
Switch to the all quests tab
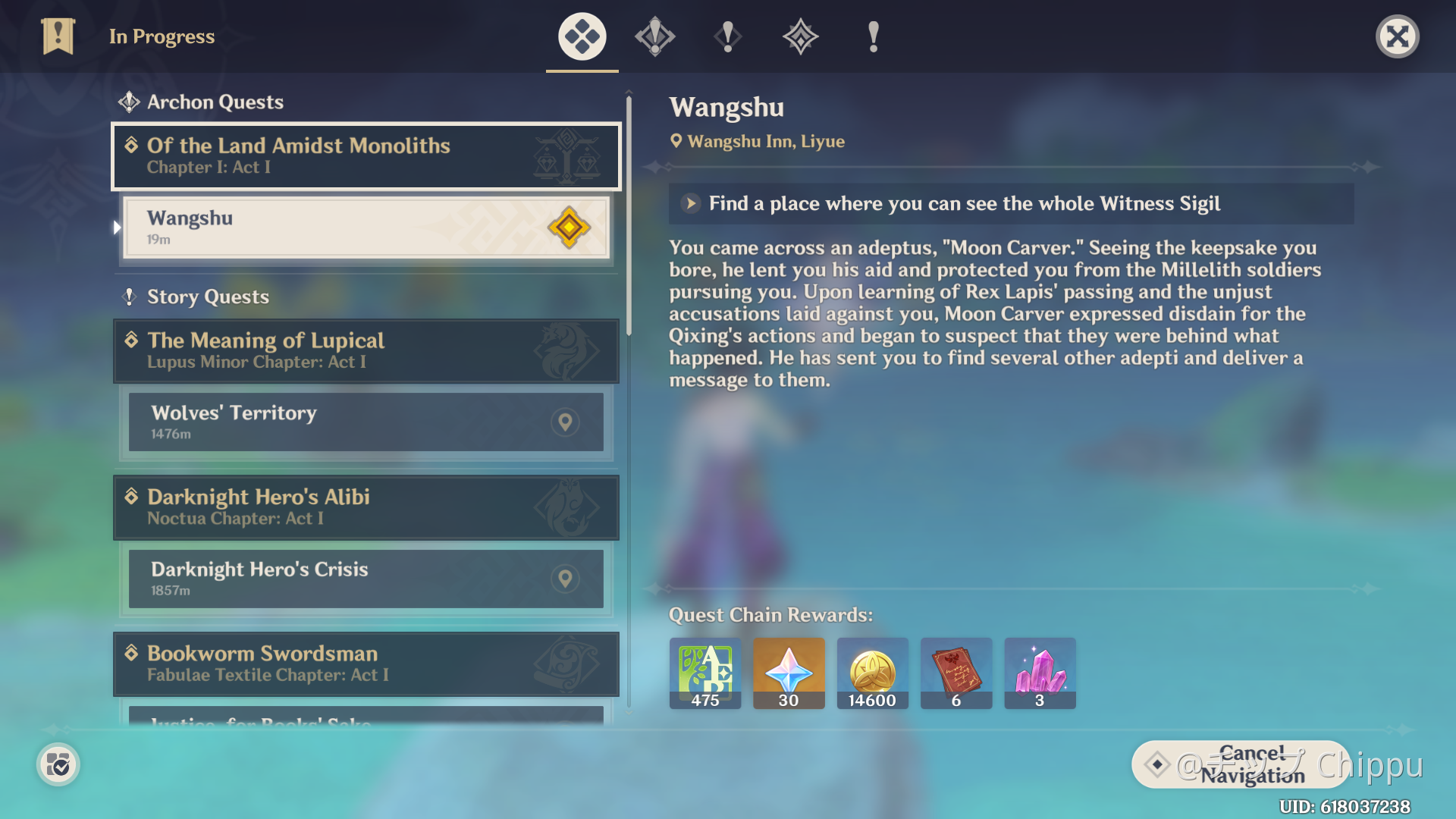click(582, 36)
